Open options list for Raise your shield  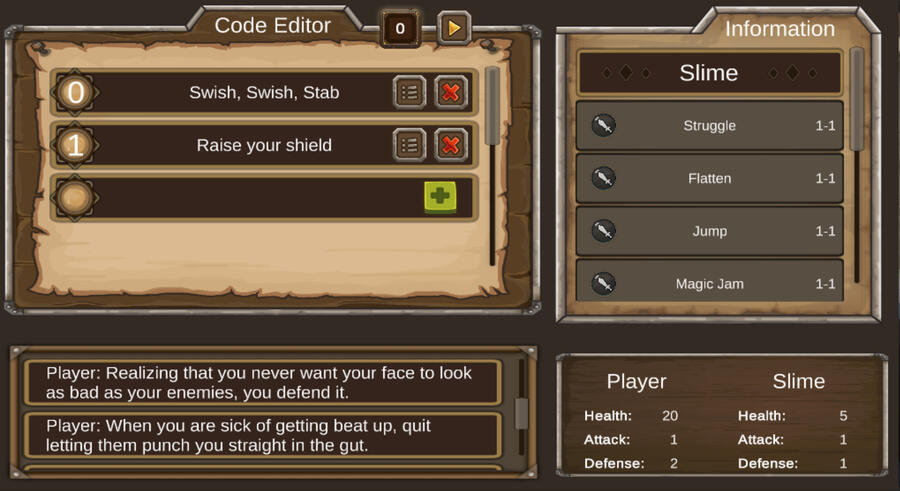click(x=408, y=145)
